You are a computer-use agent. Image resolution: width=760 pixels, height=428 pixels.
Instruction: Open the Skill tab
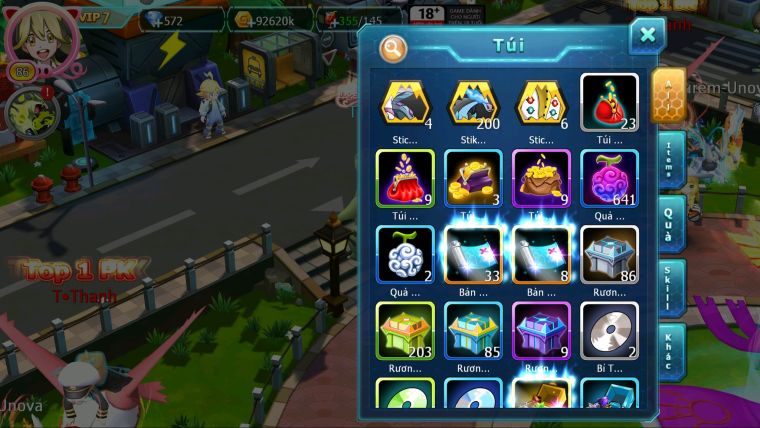click(x=671, y=287)
